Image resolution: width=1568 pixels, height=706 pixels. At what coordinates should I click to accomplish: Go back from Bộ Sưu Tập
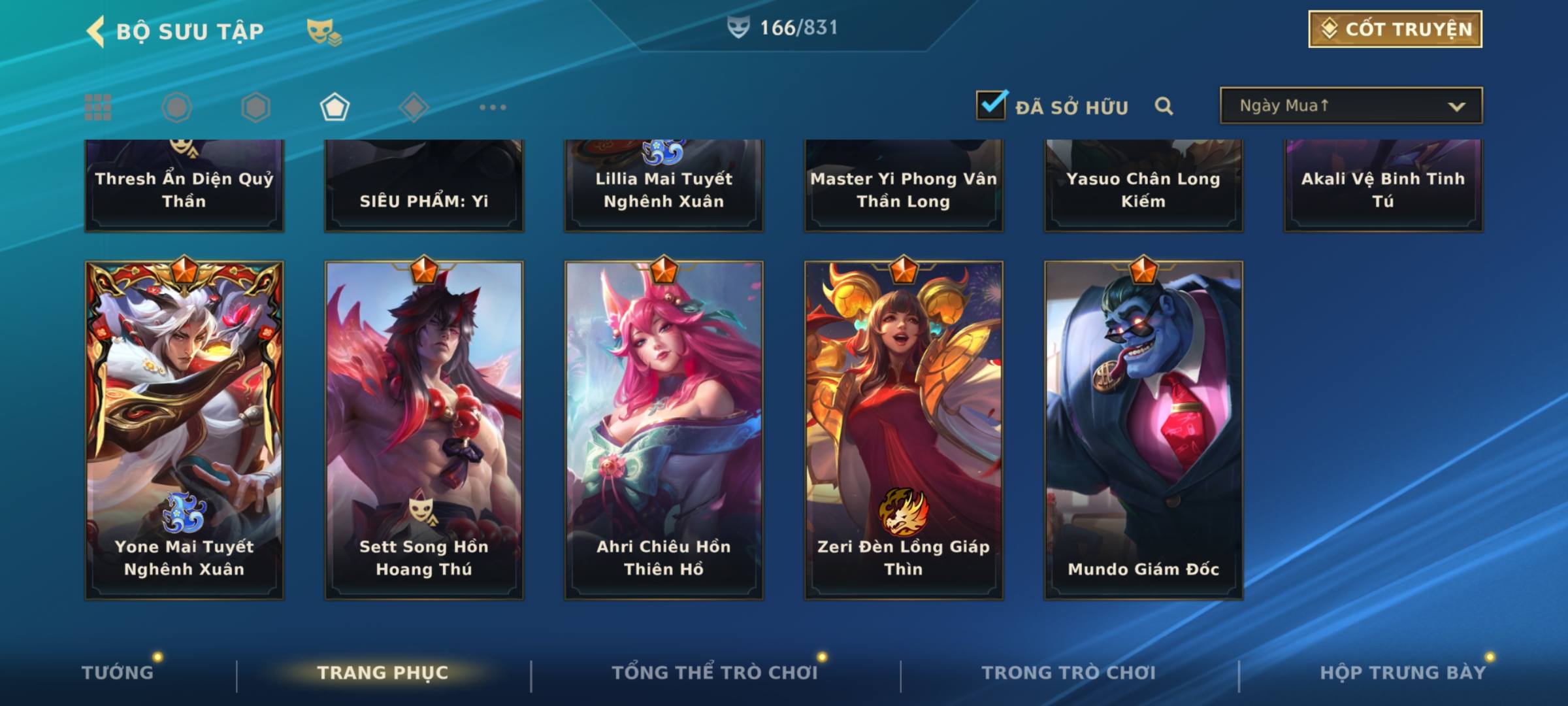(96, 31)
